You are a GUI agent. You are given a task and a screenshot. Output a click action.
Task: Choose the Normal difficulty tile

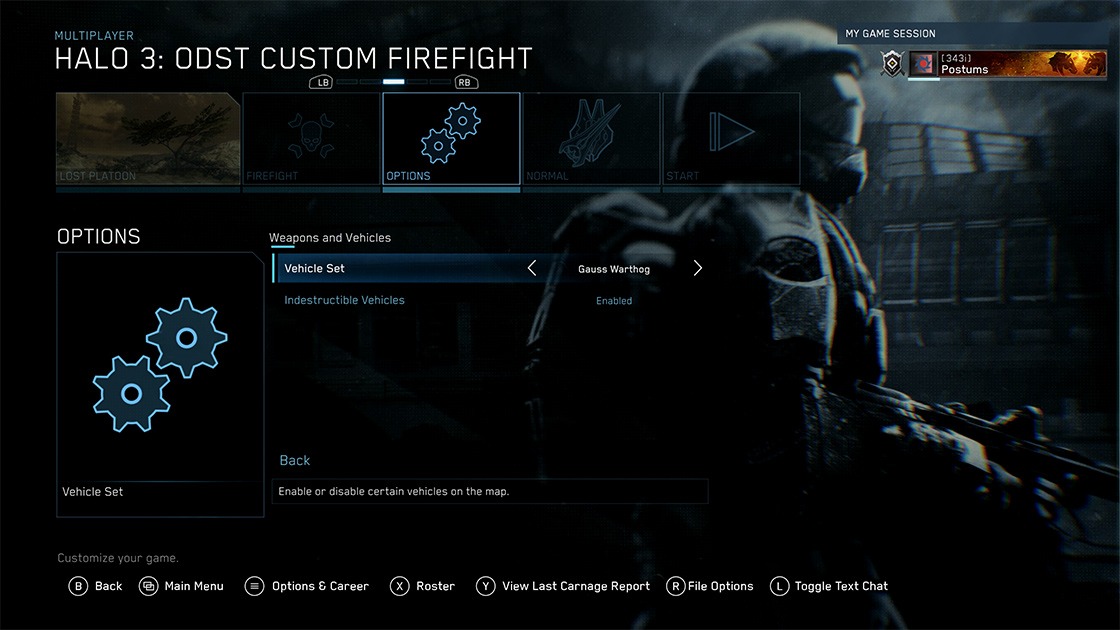tap(591, 138)
